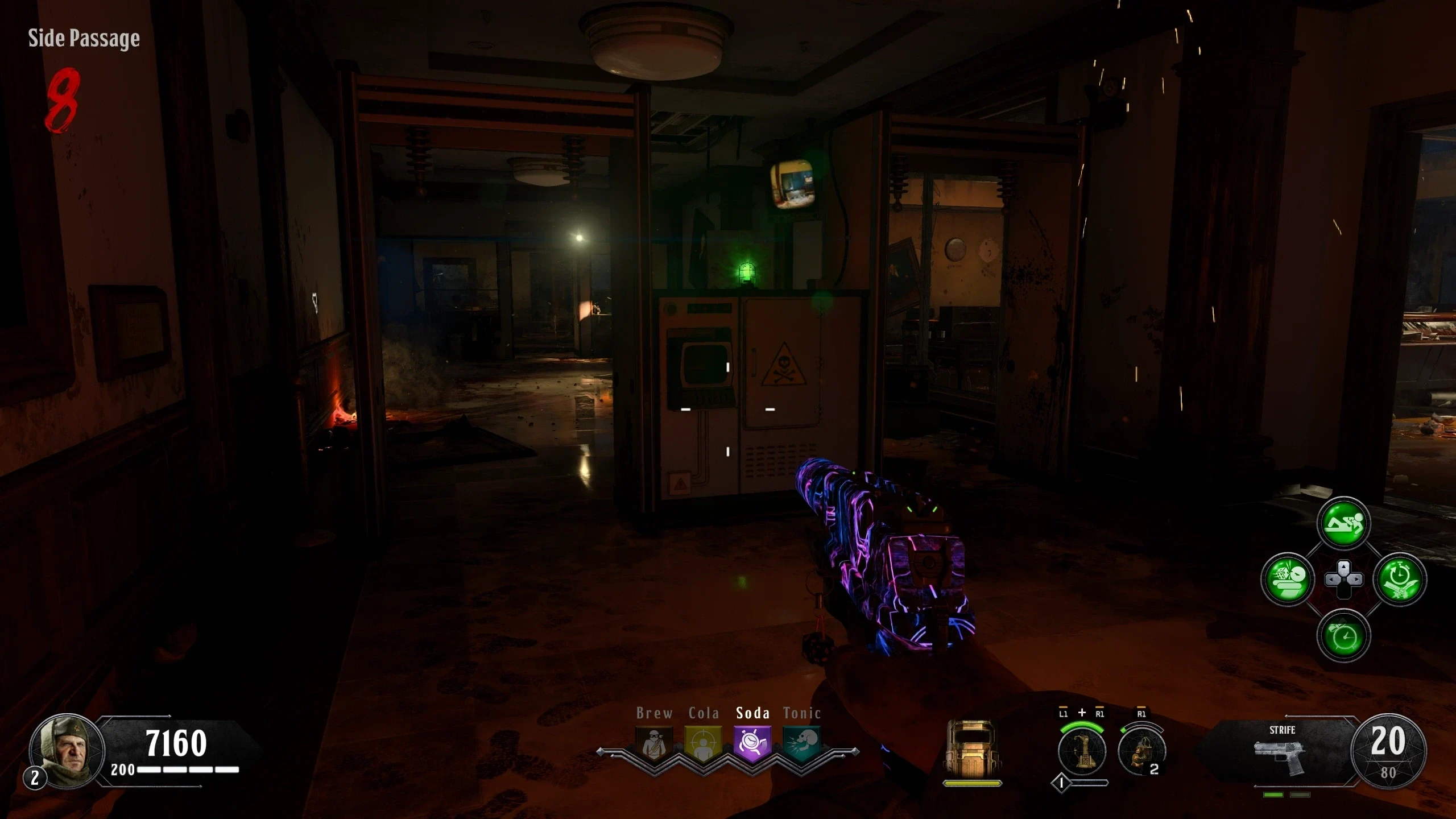The height and width of the screenshot is (819, 1456).
Task: Activate the revive elixir at the top
Action: point(1343,523)
